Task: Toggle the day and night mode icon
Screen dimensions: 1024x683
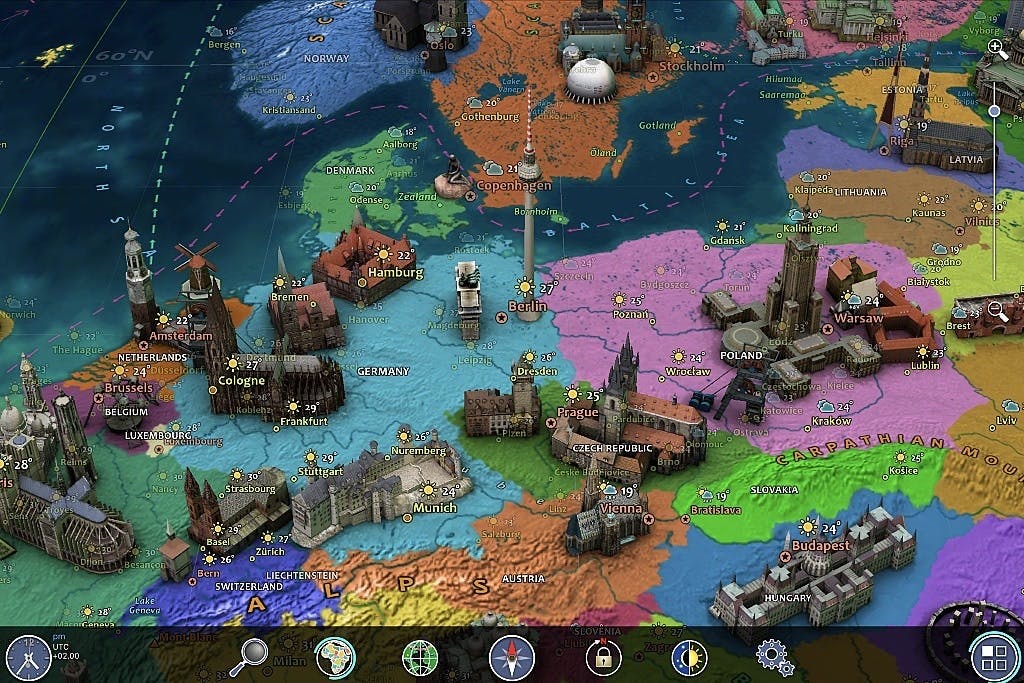Action: [x=687, y=657]
